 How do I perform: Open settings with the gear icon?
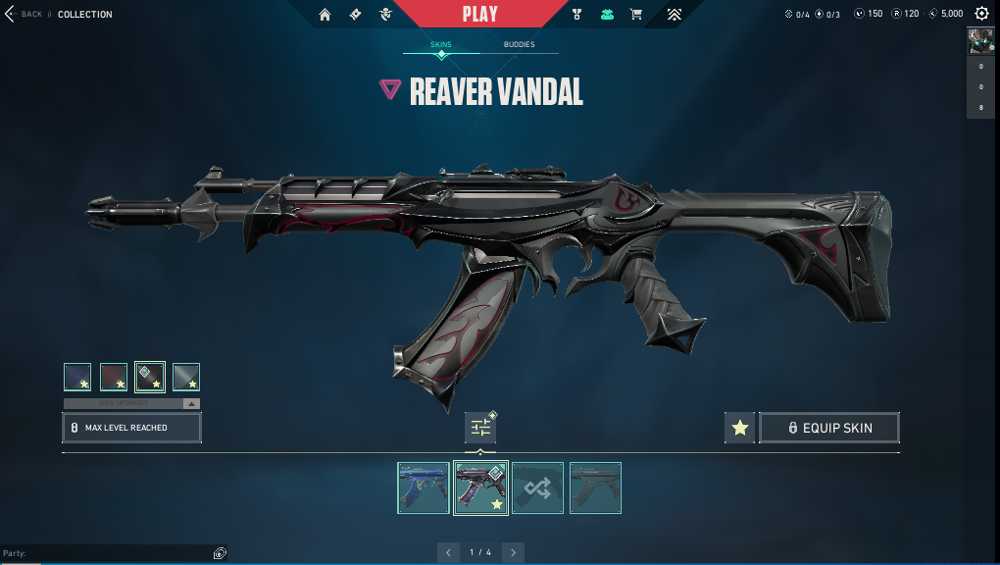[x=981, y=14]
